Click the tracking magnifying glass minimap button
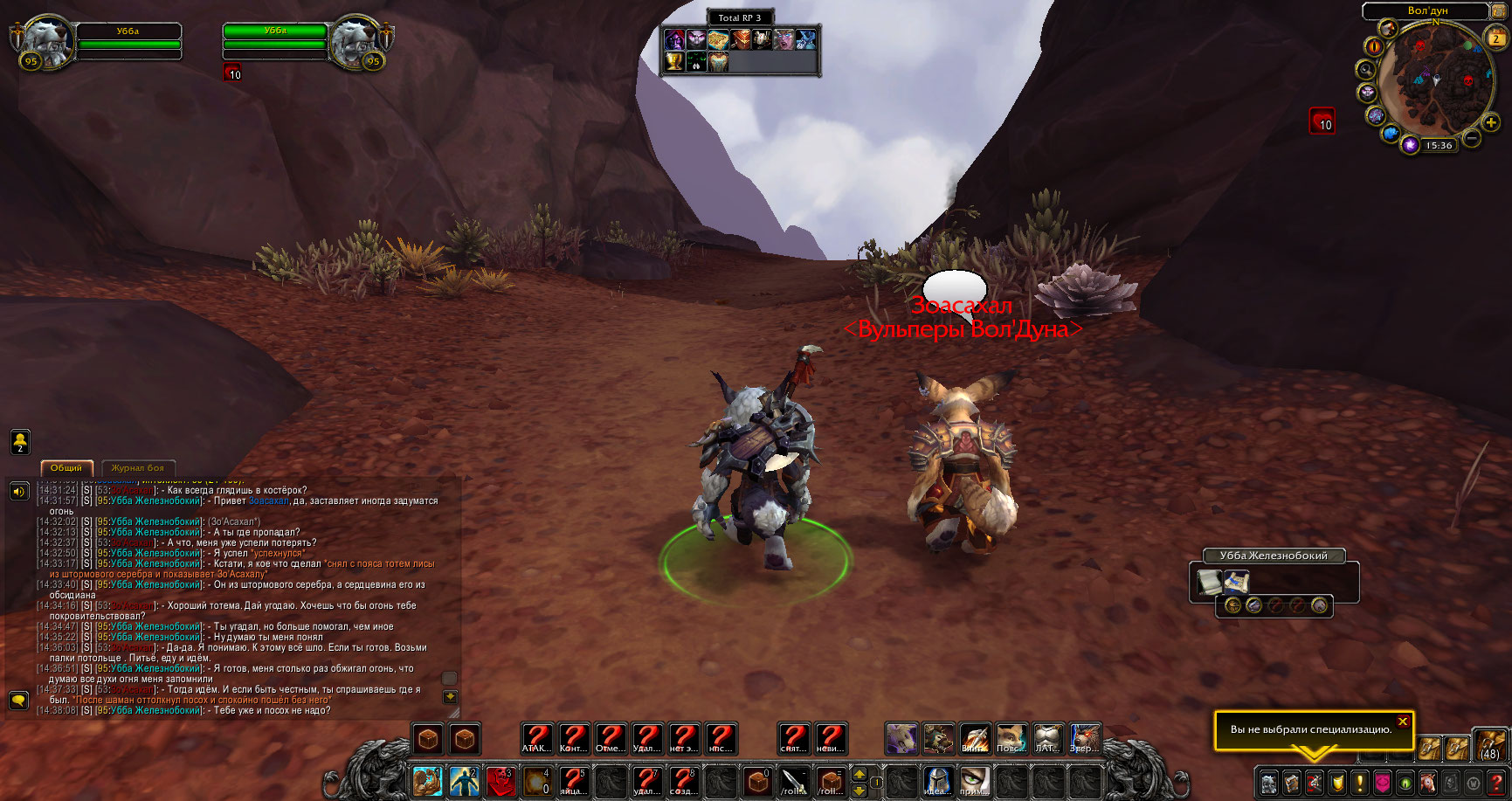The height and width of the screenshot is (801, 1512). point(1364,69)
